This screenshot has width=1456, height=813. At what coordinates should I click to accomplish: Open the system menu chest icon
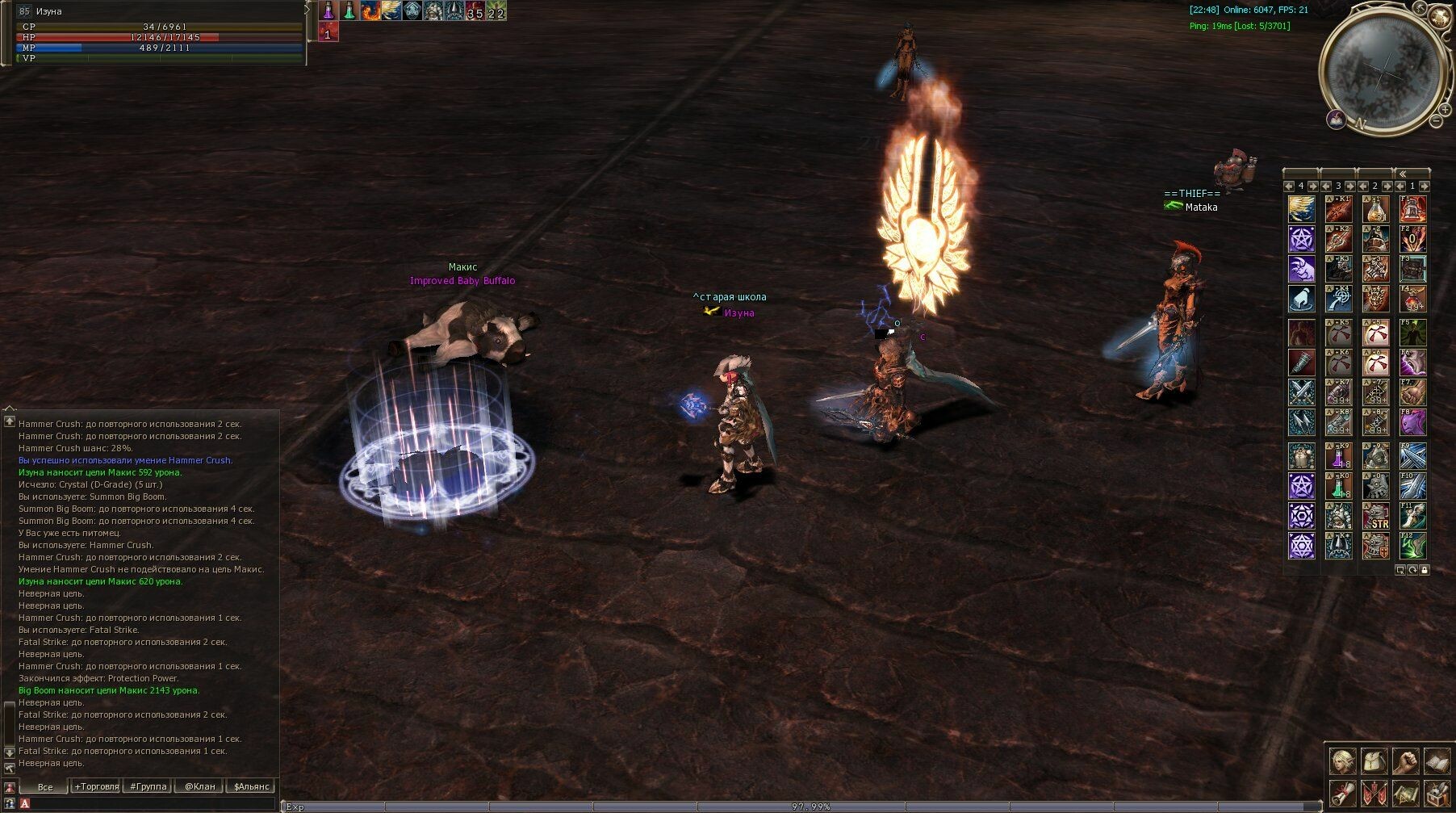pos(1437,793)
